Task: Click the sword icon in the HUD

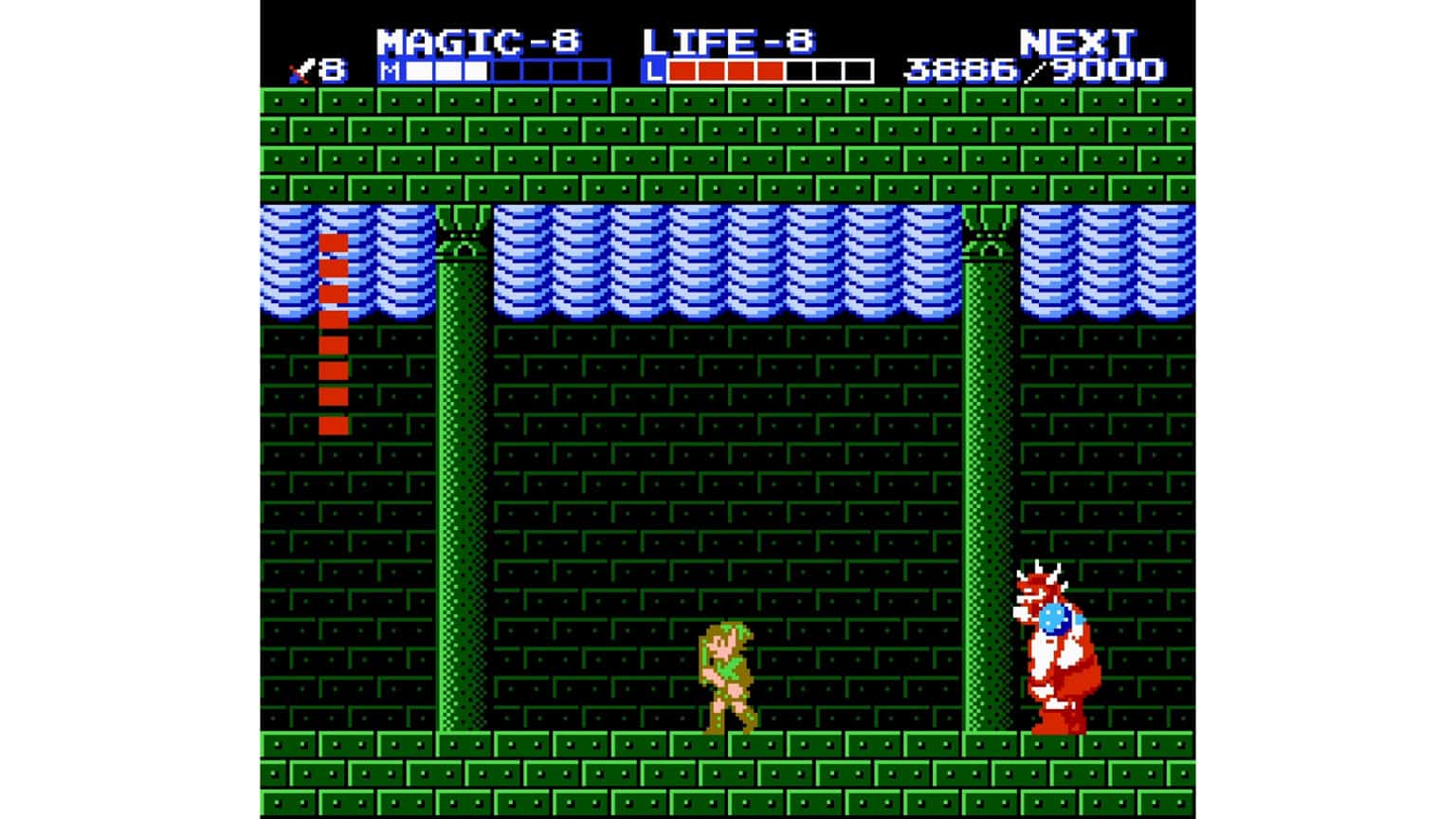Action: pos(300,68)
